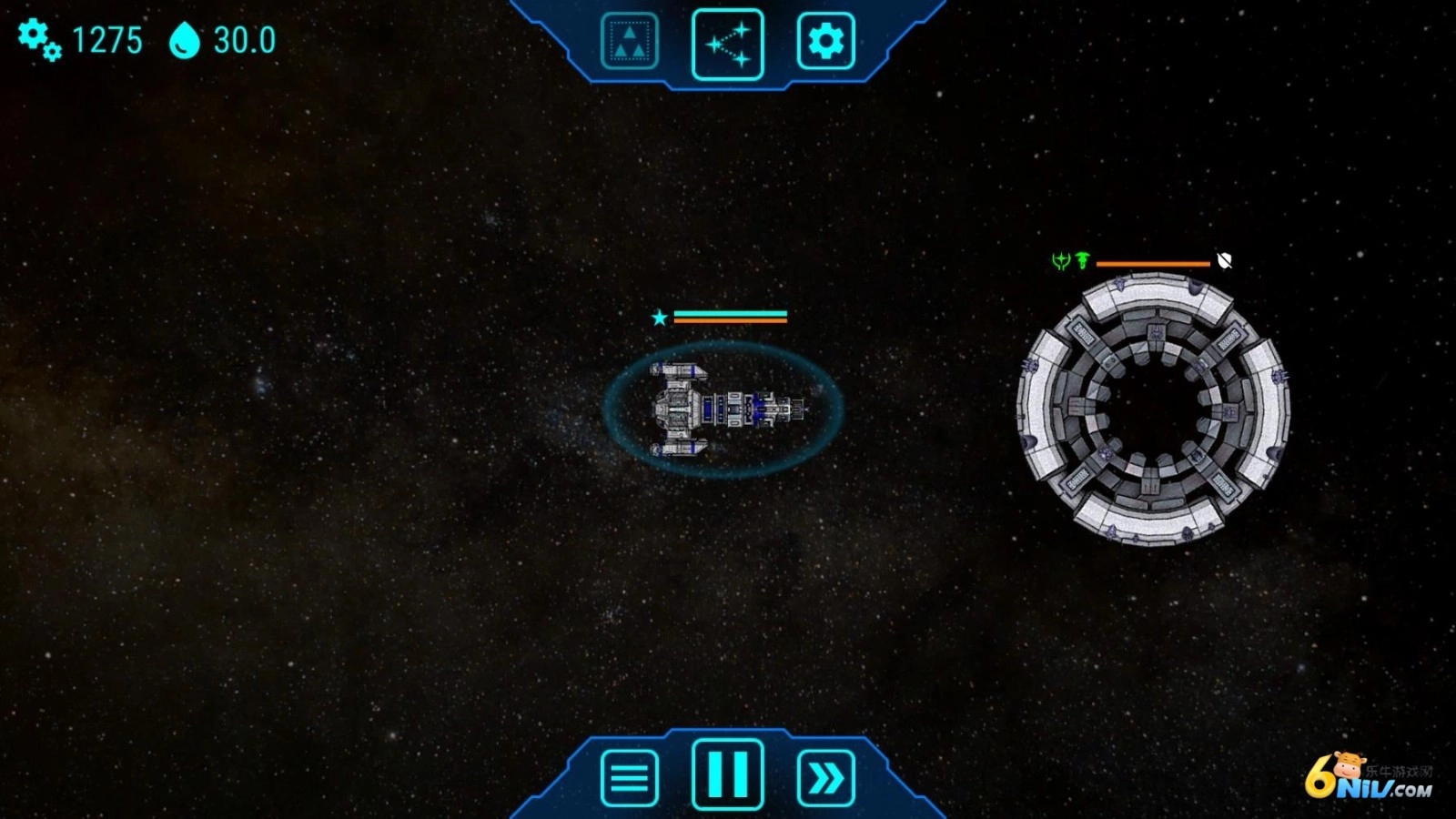Viewport: 1456px width, 819px height.
Task: Pause the game
Action: (x=727, y=774)
